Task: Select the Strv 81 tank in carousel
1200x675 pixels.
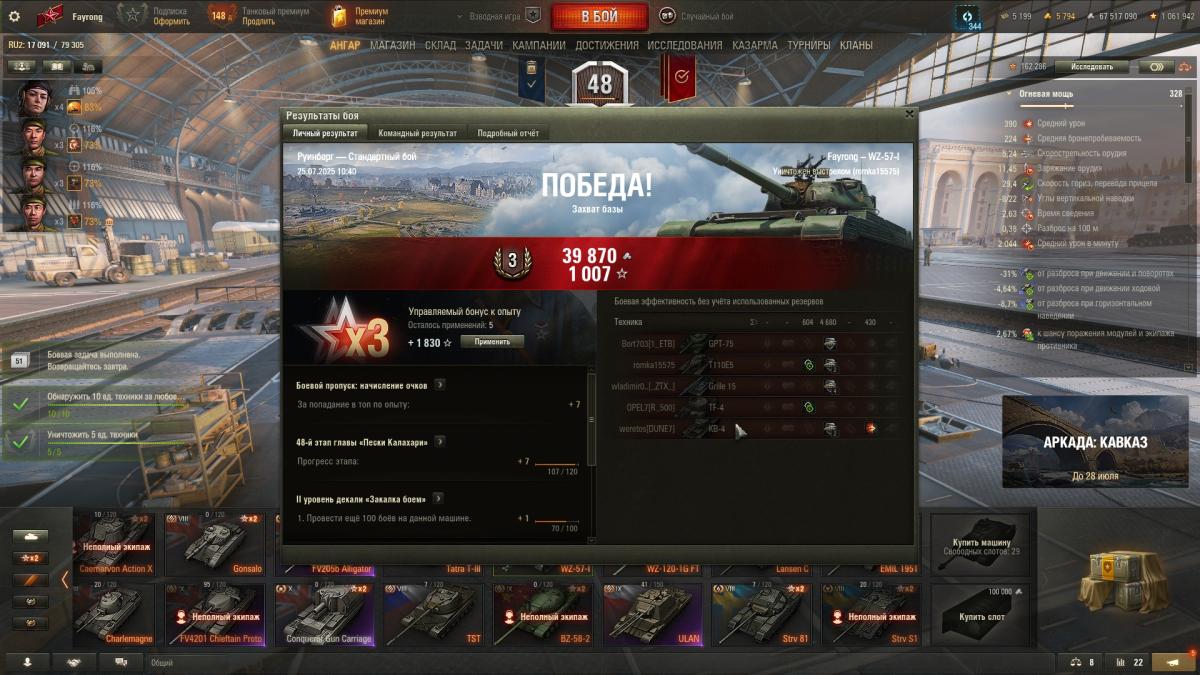Action: (761, 613)
